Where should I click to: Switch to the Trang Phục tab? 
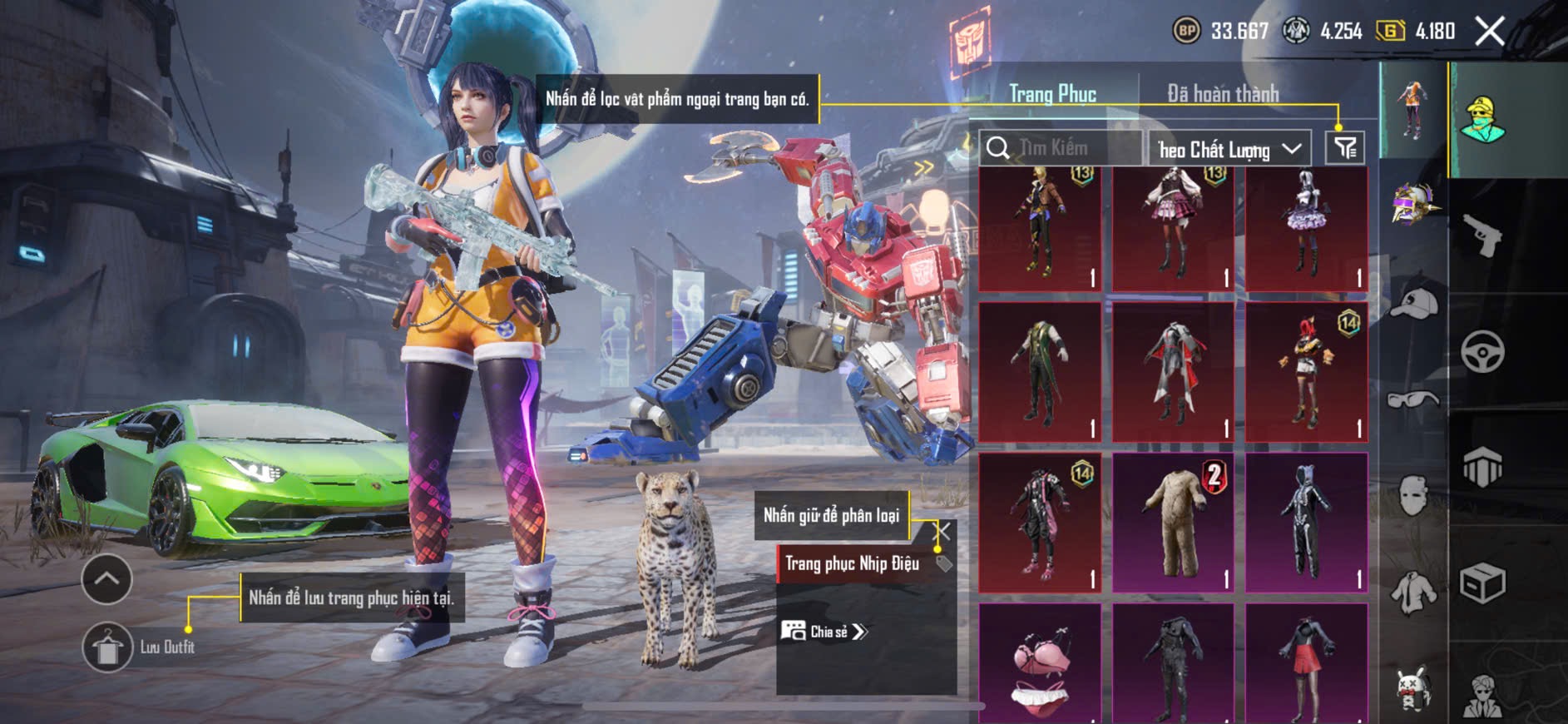1052,94
